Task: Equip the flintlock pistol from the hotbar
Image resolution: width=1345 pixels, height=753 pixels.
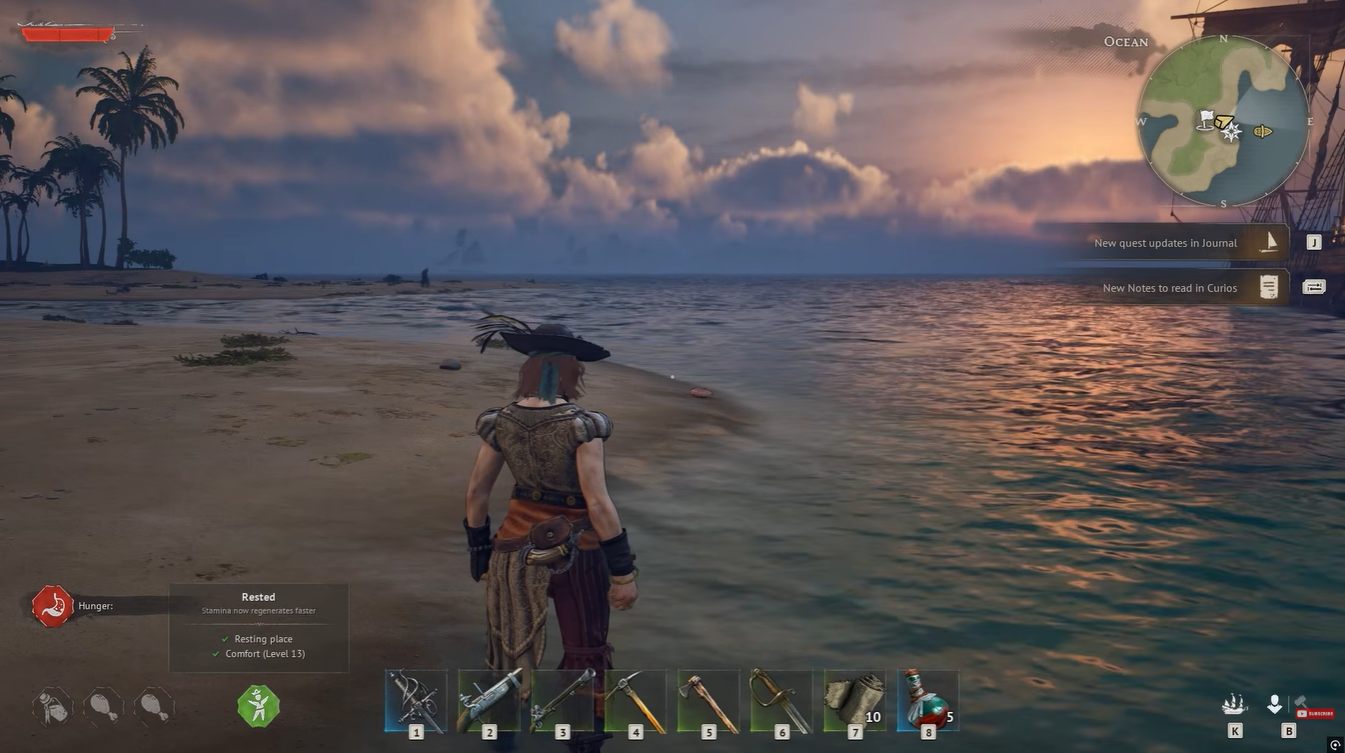Action: click(489, 700)
